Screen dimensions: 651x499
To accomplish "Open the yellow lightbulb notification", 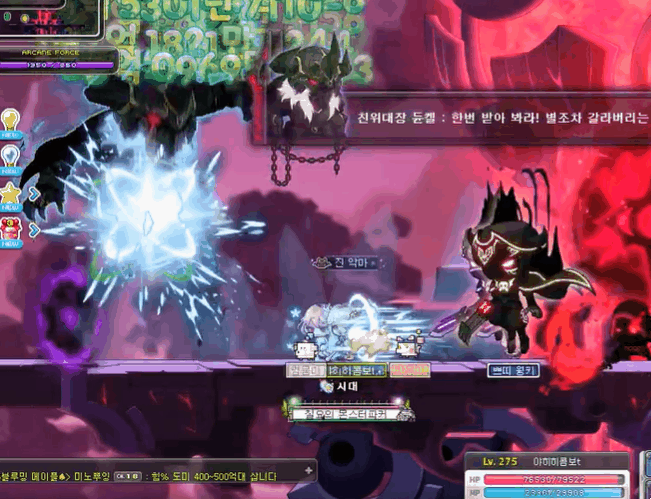I will [12, 121].
